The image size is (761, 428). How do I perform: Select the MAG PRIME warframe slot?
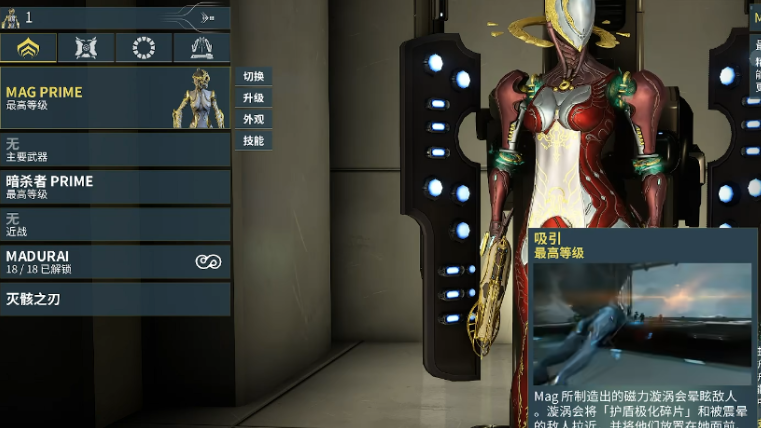coord(115,98)
